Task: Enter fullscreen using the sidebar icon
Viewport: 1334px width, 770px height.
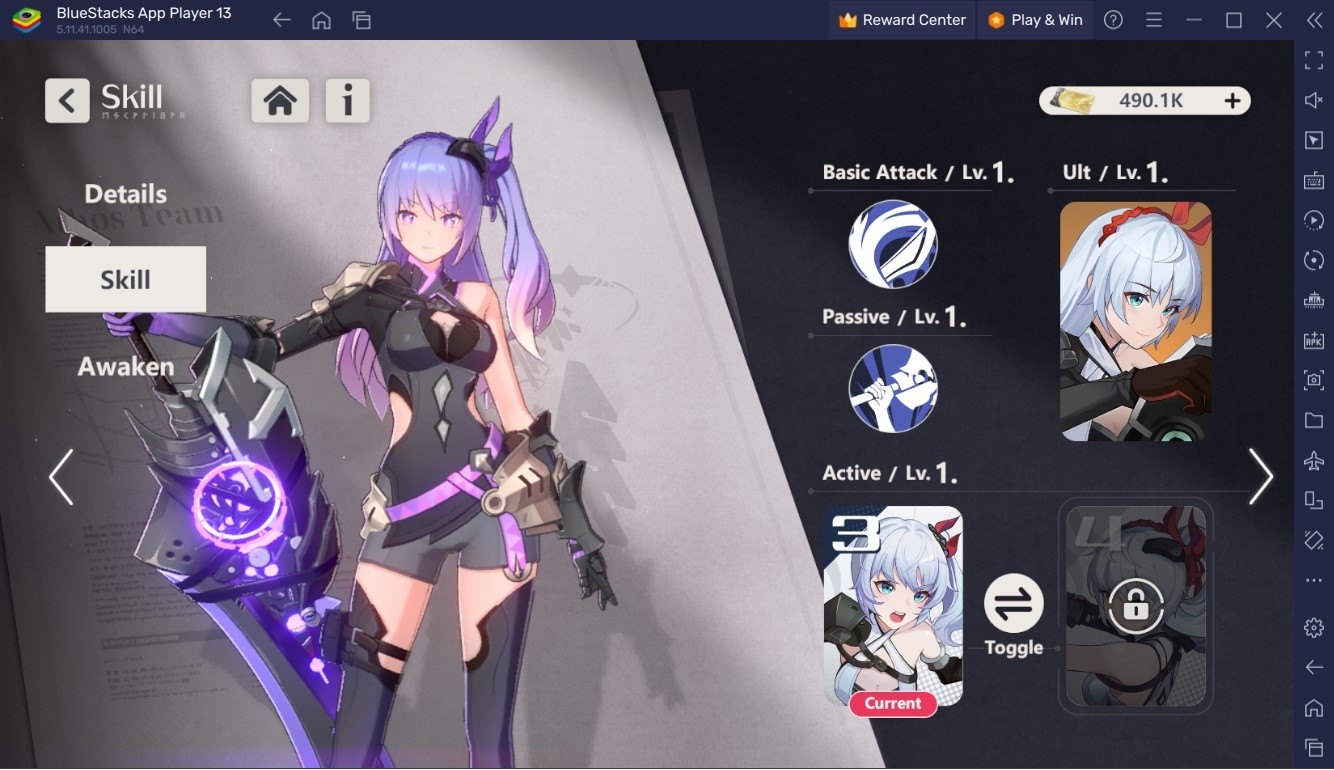Action: point(1315,59)
